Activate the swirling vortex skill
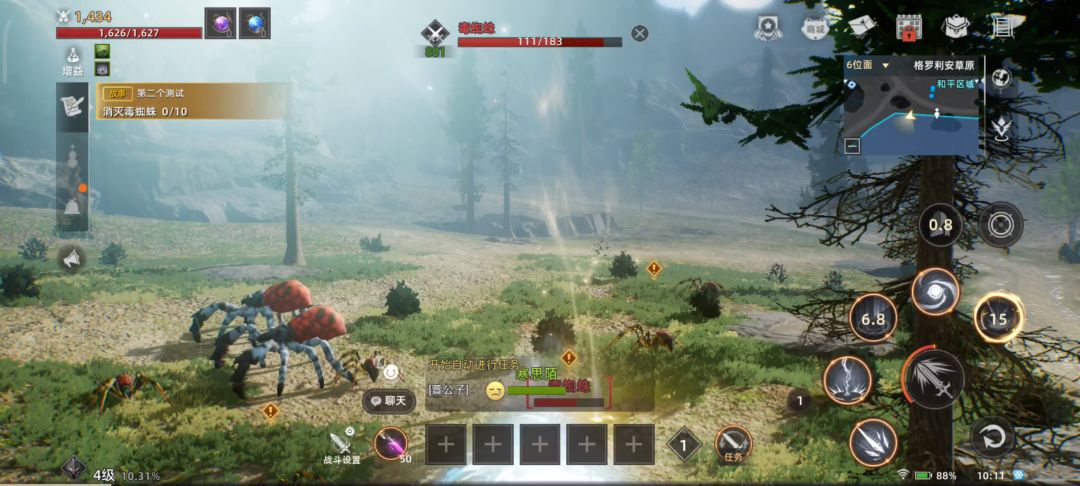Screen dimensions: 1080x486 [935, 292]
